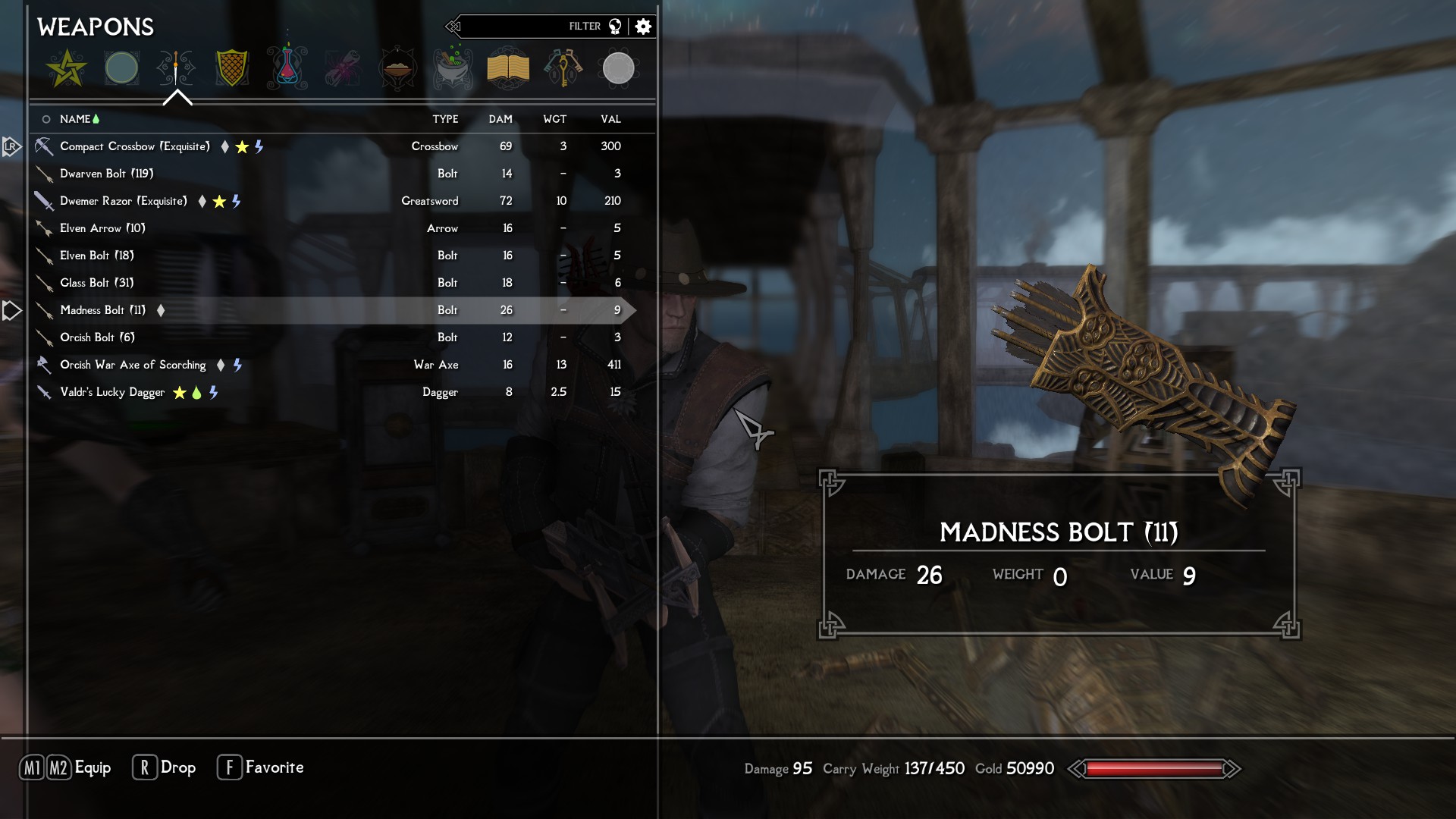The height and width of the screenshot is (819, 1456).
Task: Select the Compact Crossbow (Exquisite) row
Action: click(135, 146)
